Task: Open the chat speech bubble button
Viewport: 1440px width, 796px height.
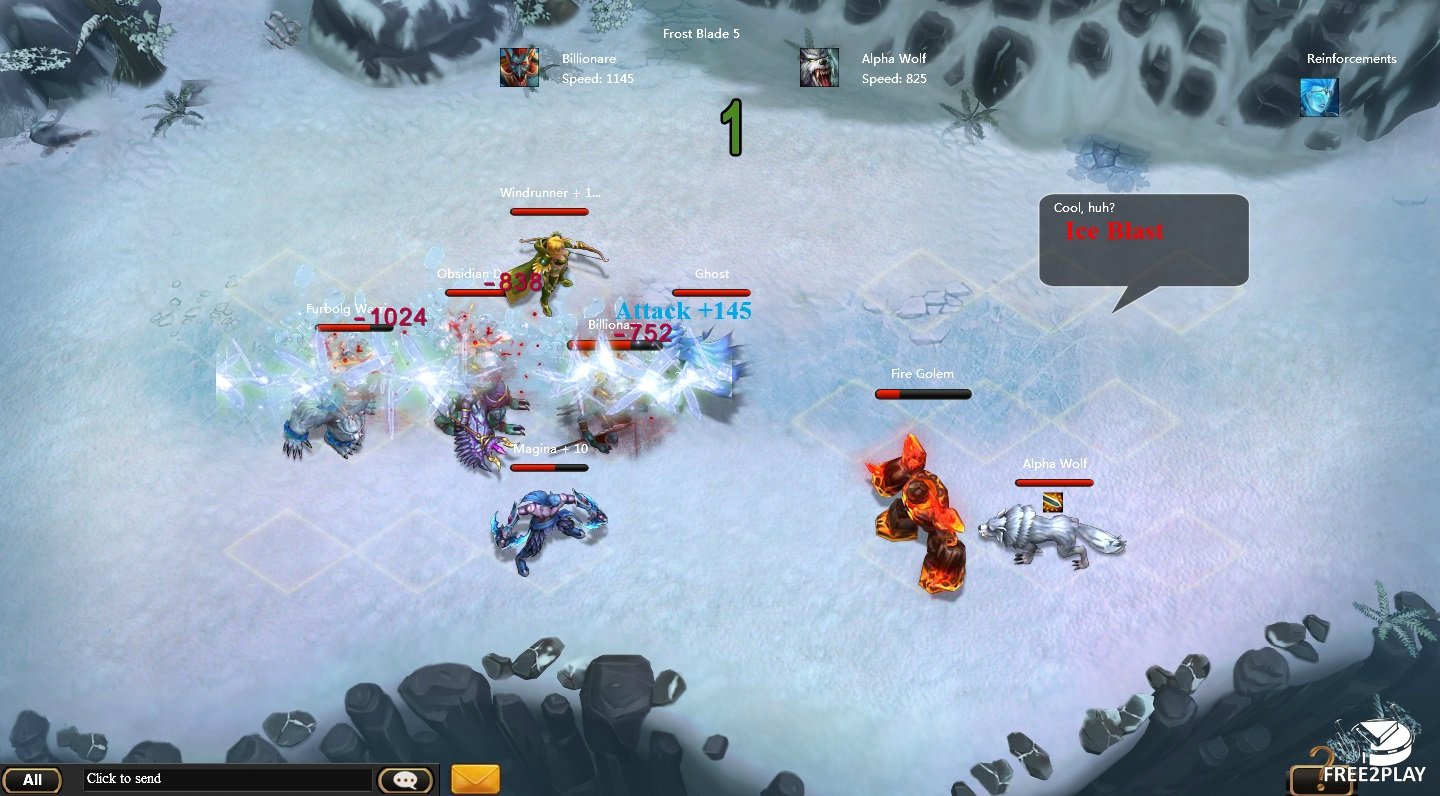Action: click(405, 780)
